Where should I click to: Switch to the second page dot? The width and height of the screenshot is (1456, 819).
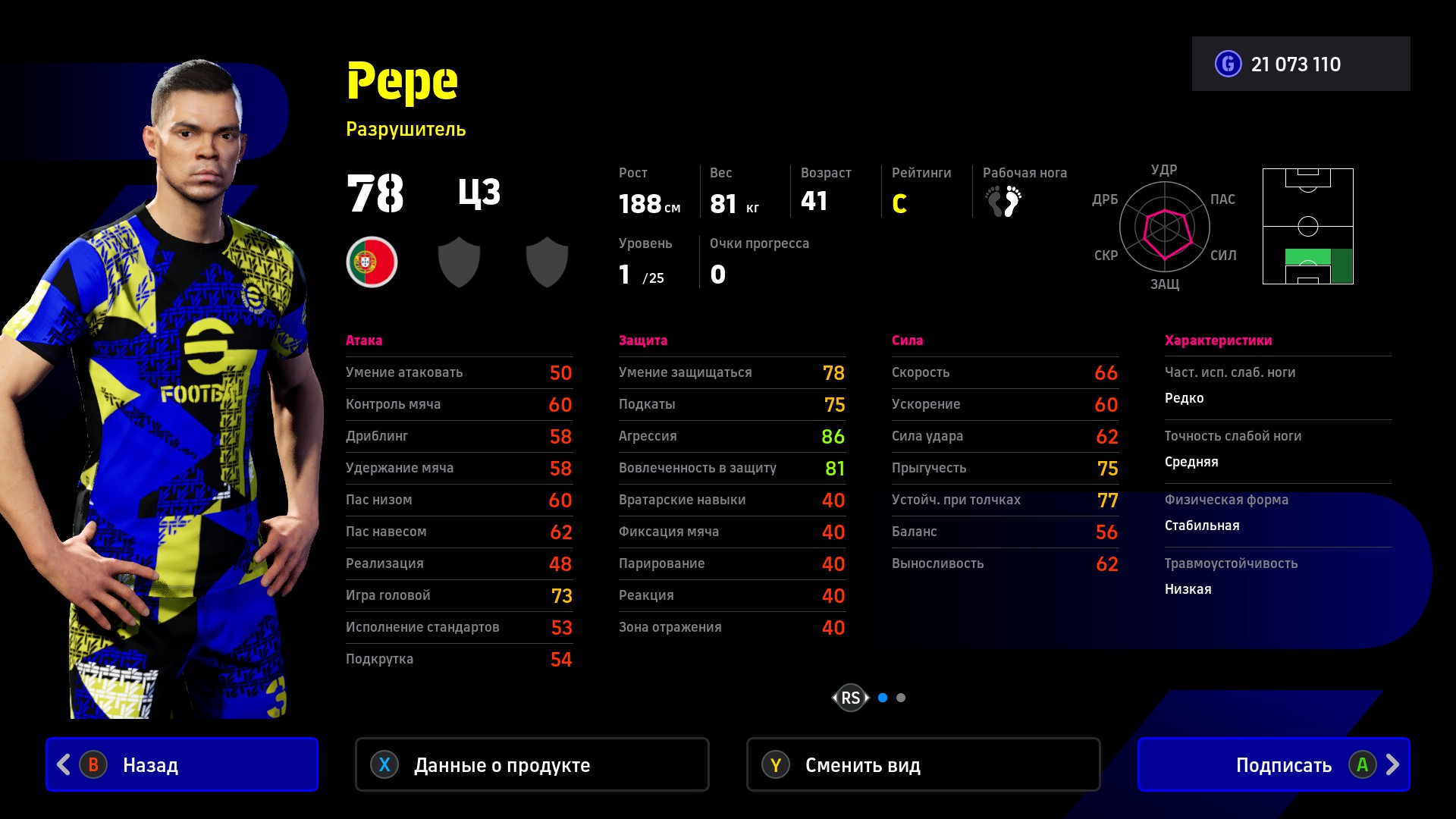[901, 698]
